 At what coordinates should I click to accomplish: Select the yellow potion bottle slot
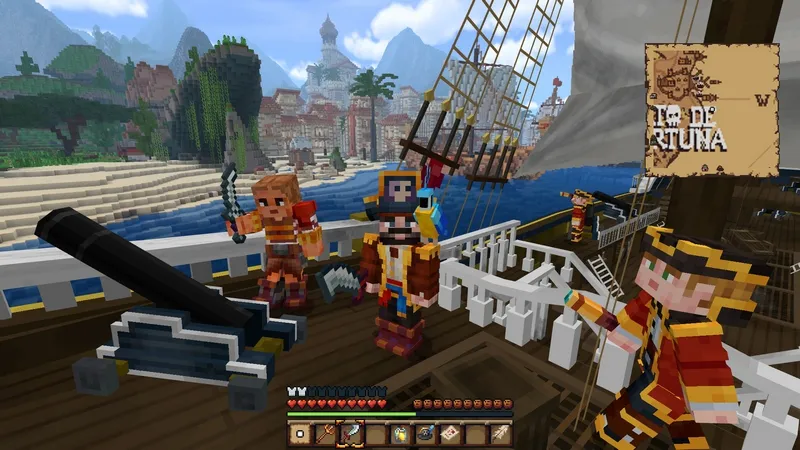(x=400, y=434)
